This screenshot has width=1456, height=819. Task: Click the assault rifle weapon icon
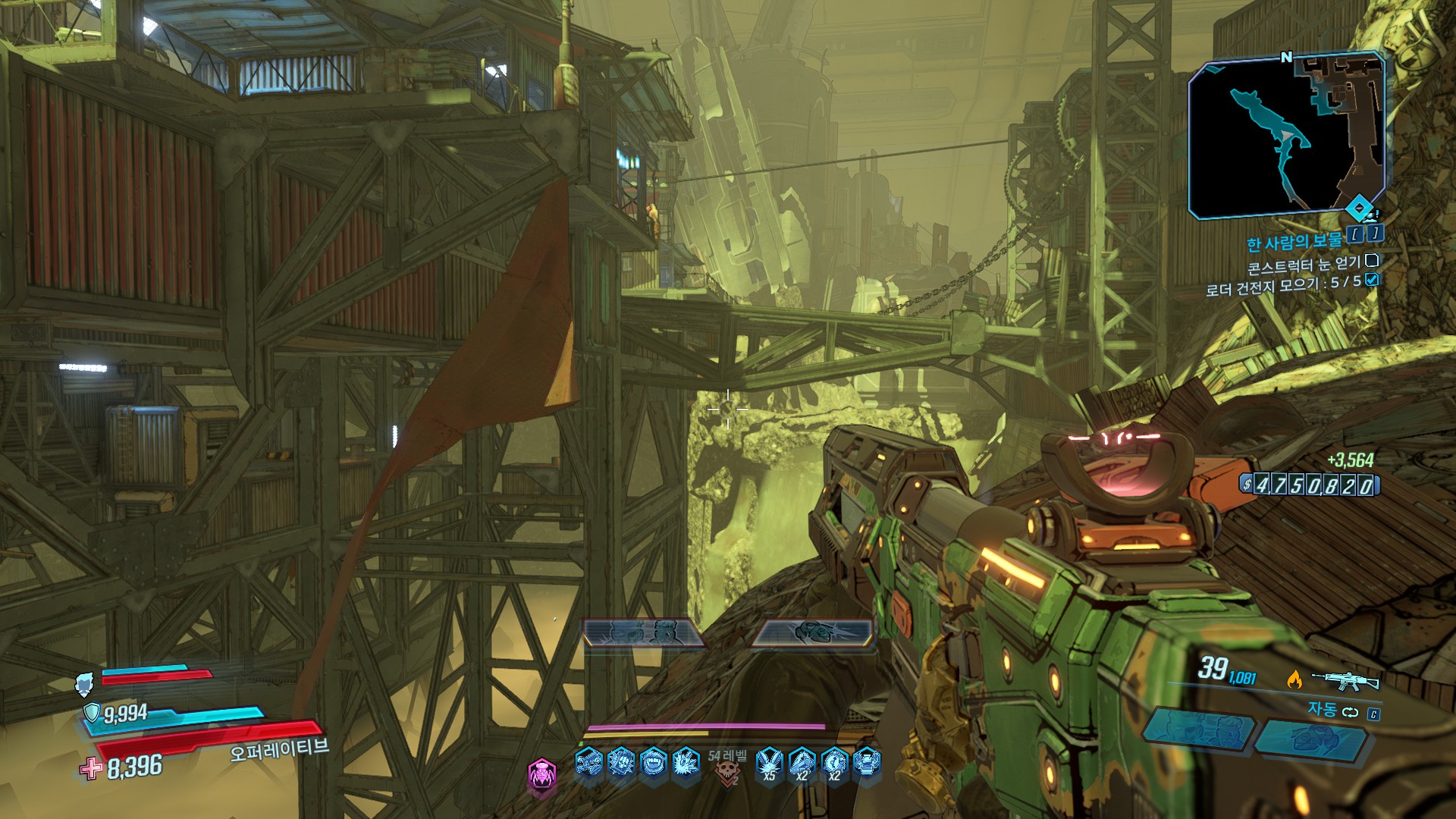pyautogui.click(x=1345, y=679)
